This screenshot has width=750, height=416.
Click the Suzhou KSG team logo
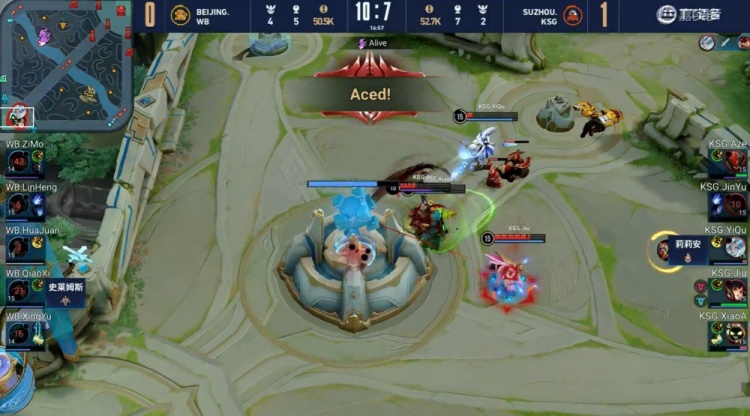[x=573, y=15]
